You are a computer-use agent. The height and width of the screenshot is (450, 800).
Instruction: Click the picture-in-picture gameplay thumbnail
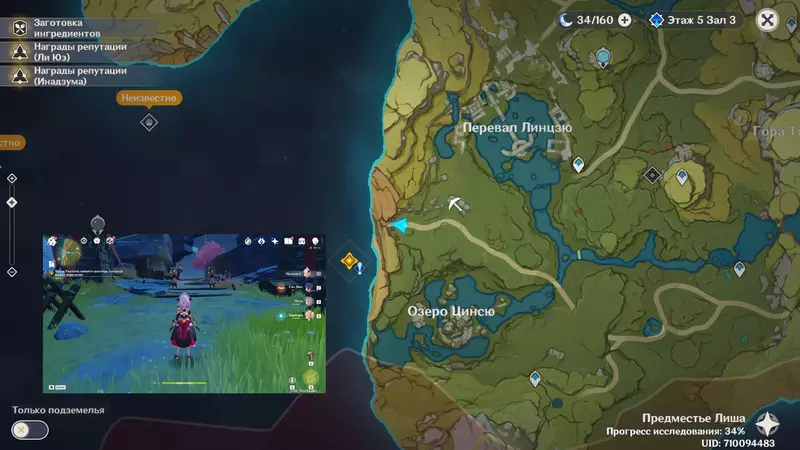tap(183, 313)
